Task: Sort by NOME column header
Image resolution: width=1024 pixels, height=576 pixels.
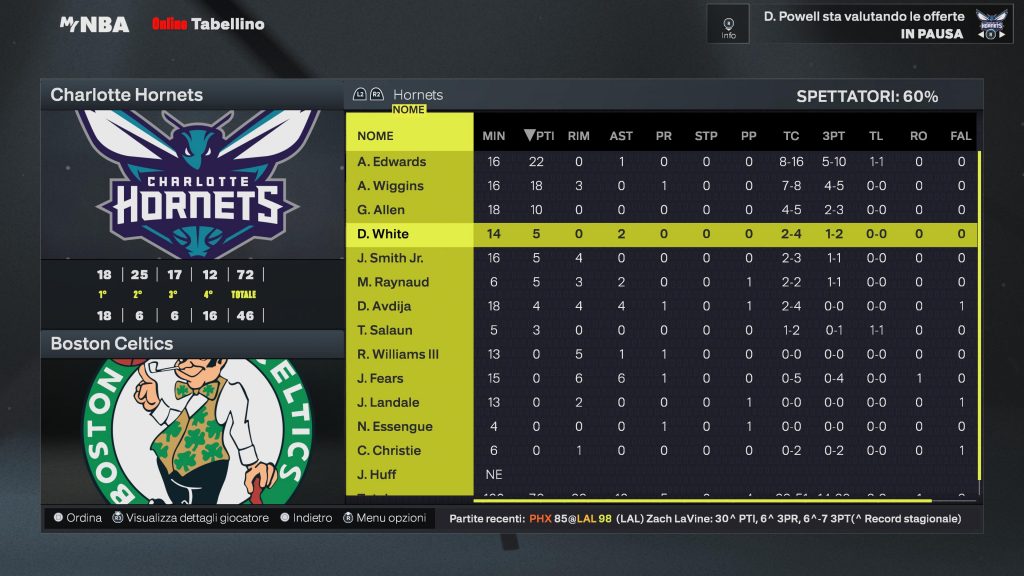Action: point(376,136)
